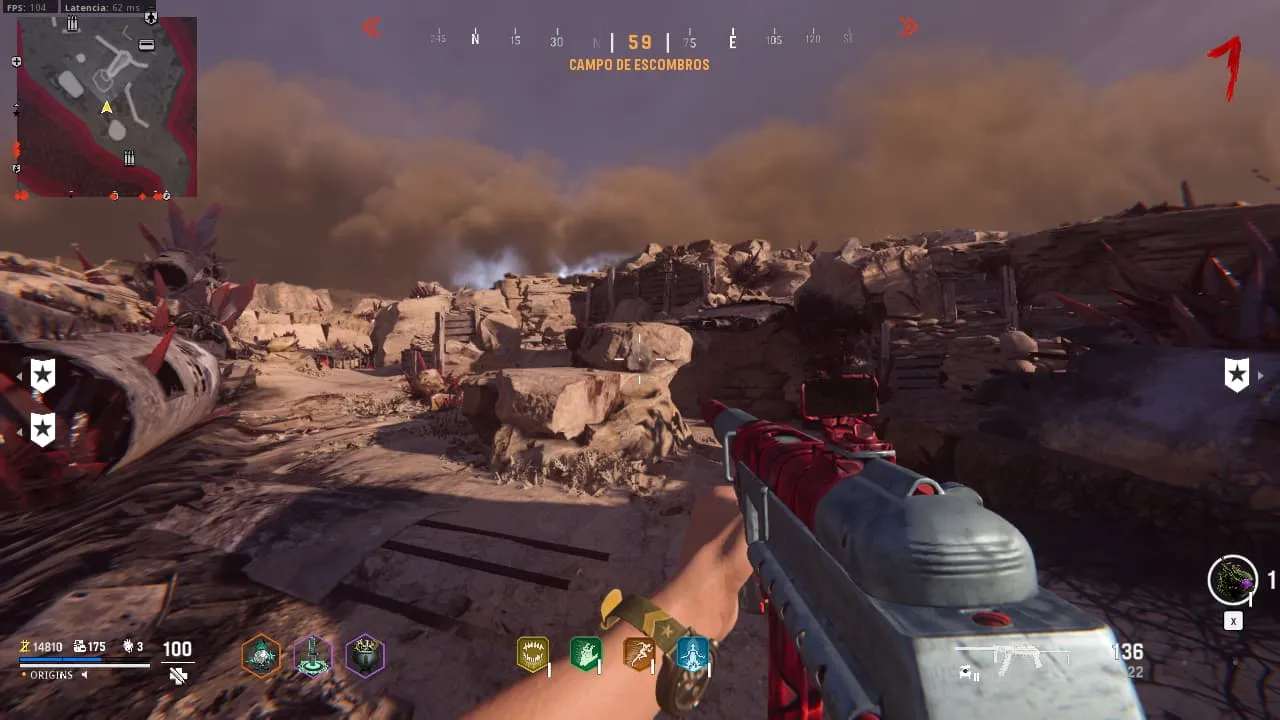Use the circular tactical equipment icon
This screenshot has width=1280, height=720.
1232,580
